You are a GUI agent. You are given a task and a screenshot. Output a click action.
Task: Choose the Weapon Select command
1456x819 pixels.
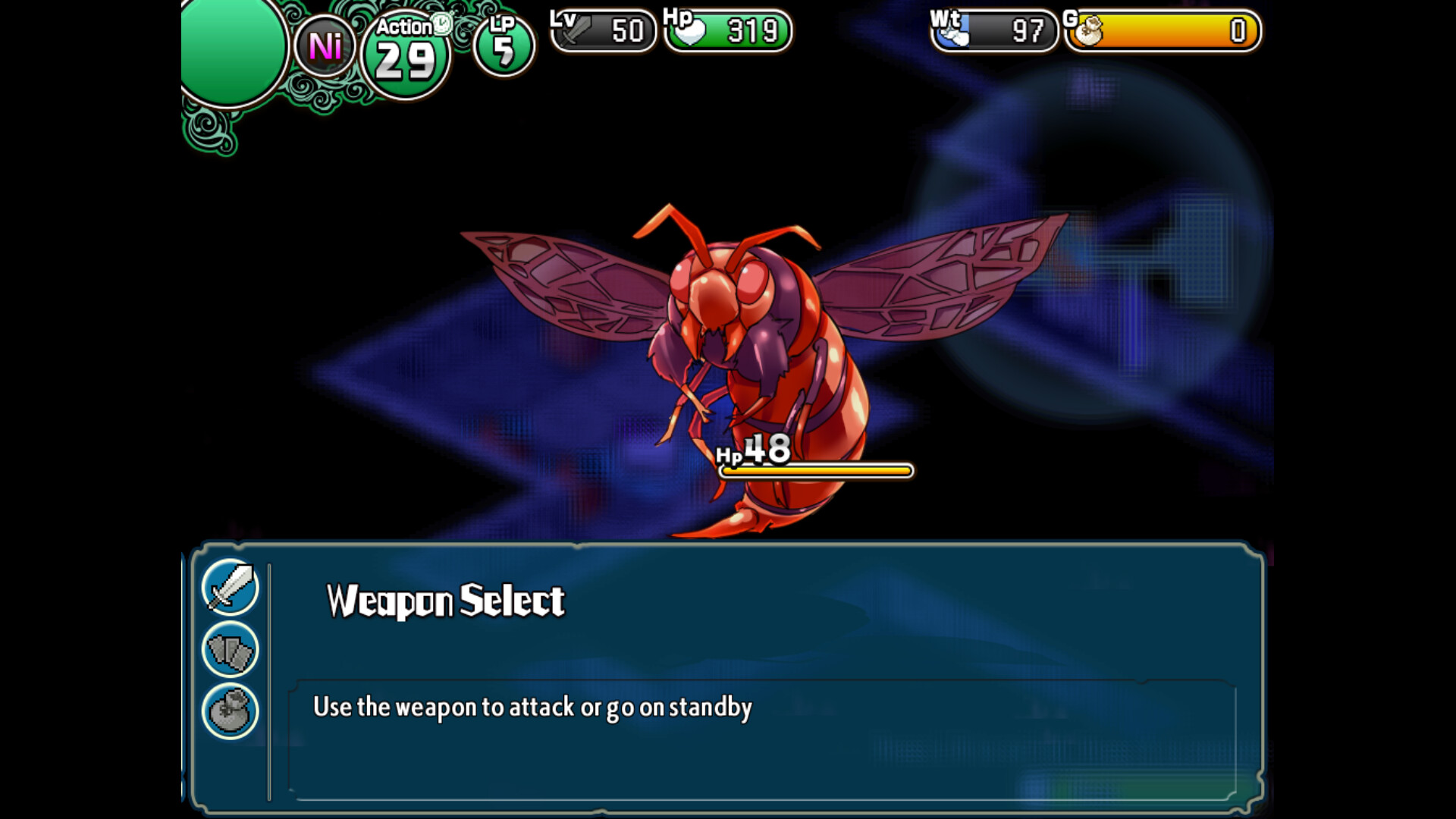click(x=445, y=601)
